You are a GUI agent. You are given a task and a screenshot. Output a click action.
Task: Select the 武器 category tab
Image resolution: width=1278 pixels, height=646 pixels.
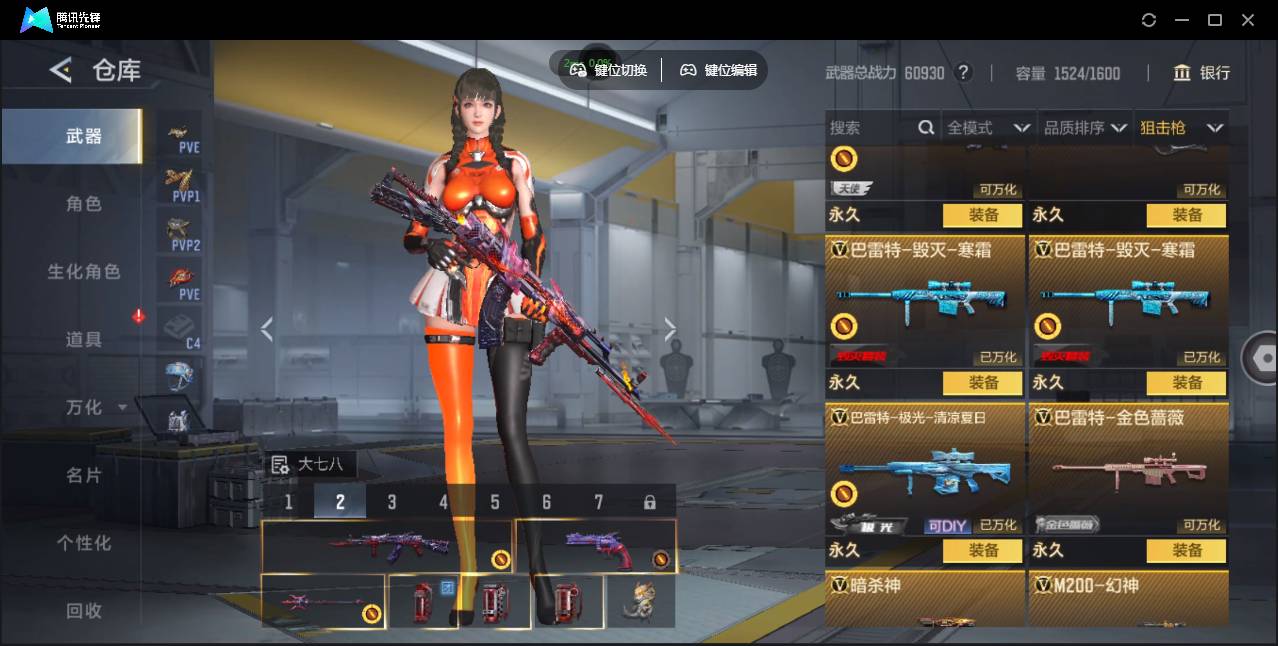click(x=84, y=136)
